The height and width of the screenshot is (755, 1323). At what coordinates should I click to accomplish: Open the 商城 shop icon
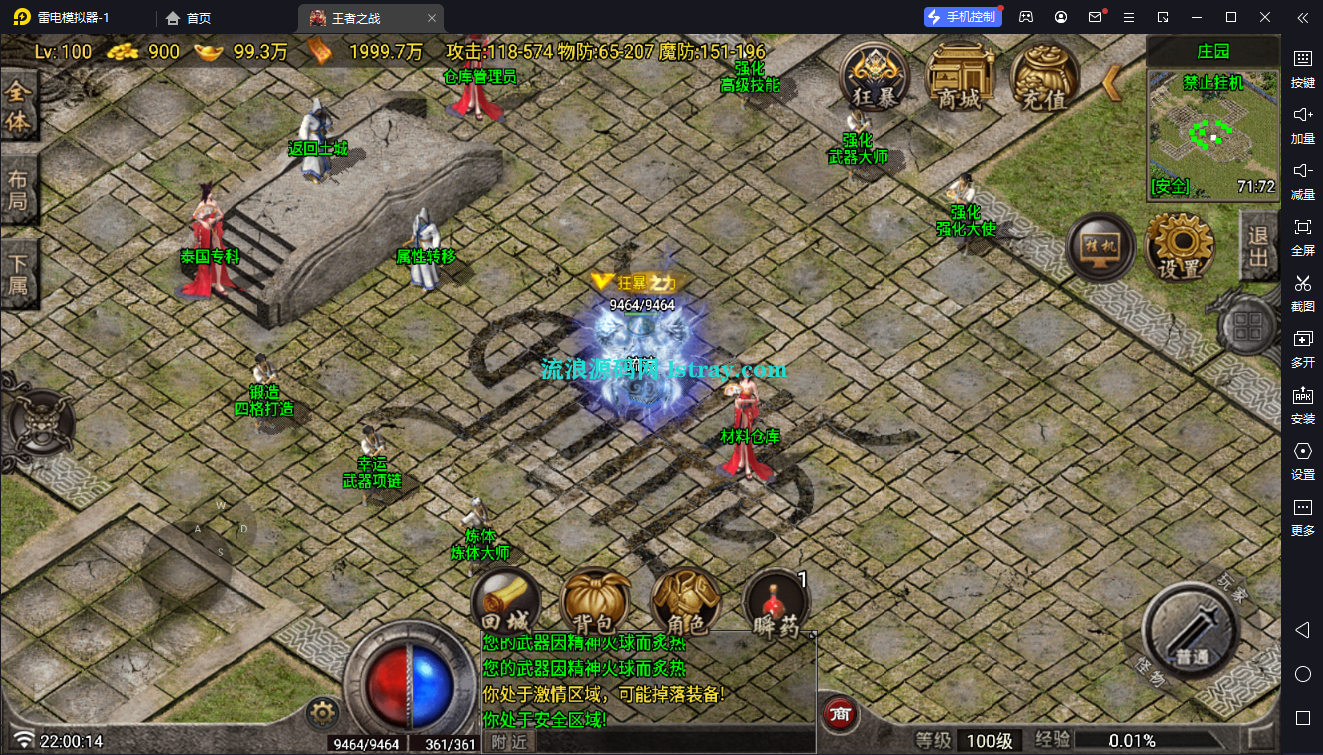pyautogui.click(x=958, y=78)
